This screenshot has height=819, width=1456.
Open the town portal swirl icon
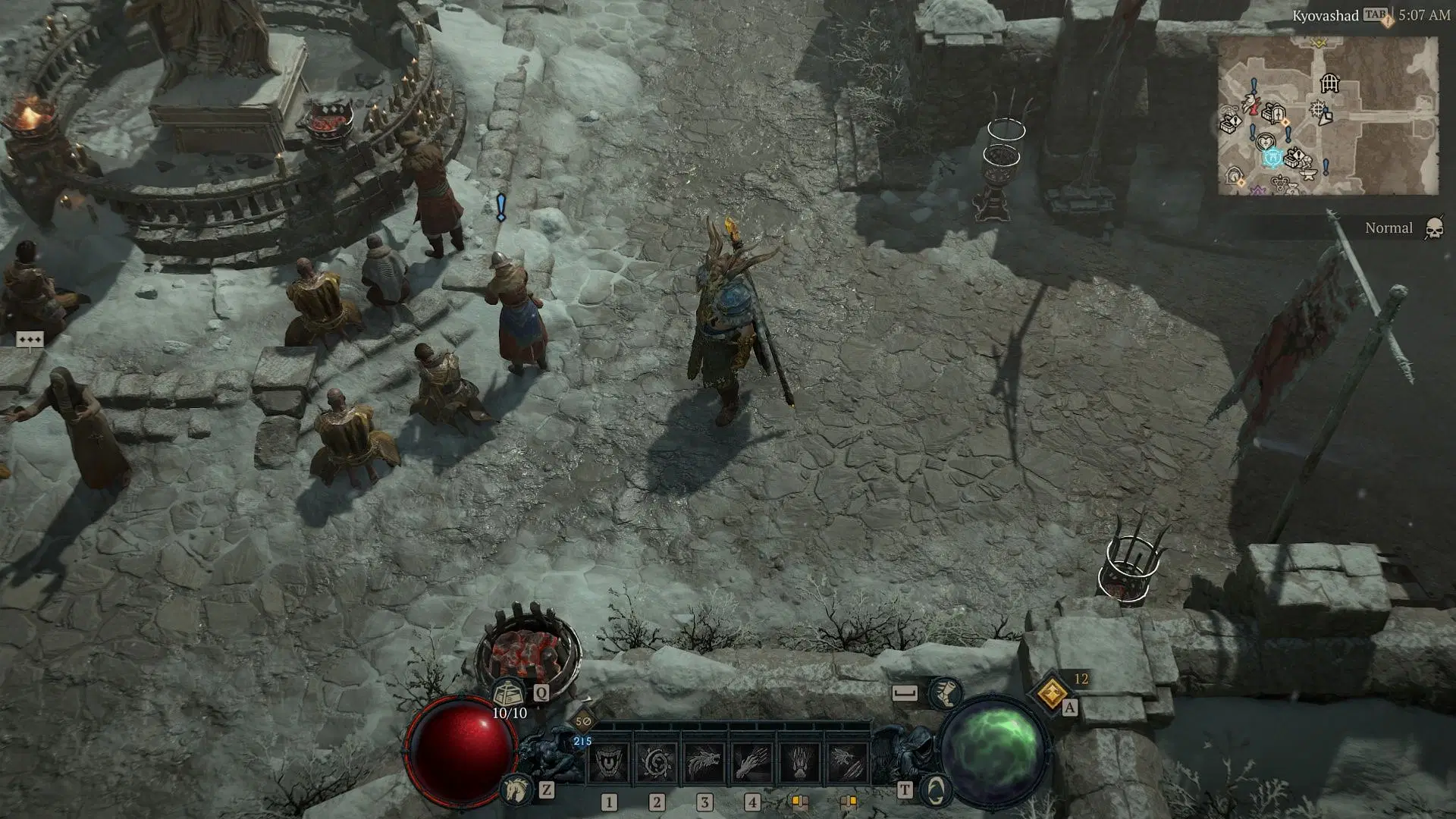tap(935, 791)
